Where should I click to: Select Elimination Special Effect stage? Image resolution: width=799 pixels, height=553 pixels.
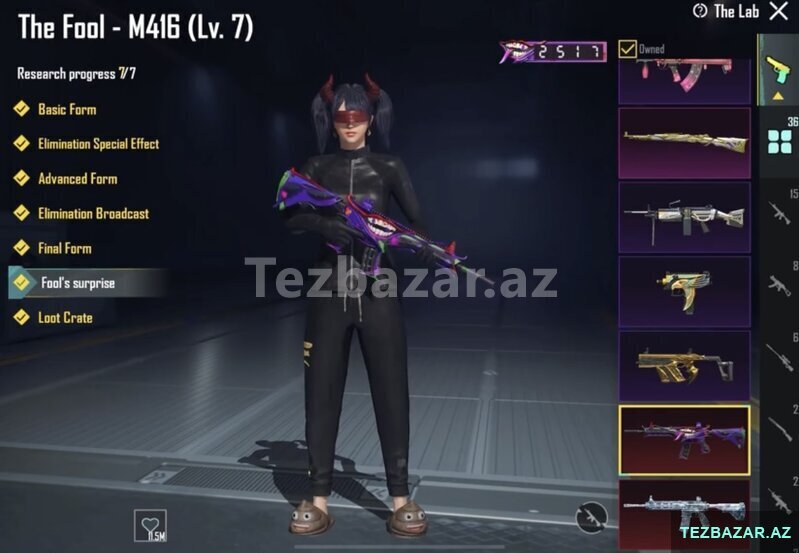click(98, 144)
